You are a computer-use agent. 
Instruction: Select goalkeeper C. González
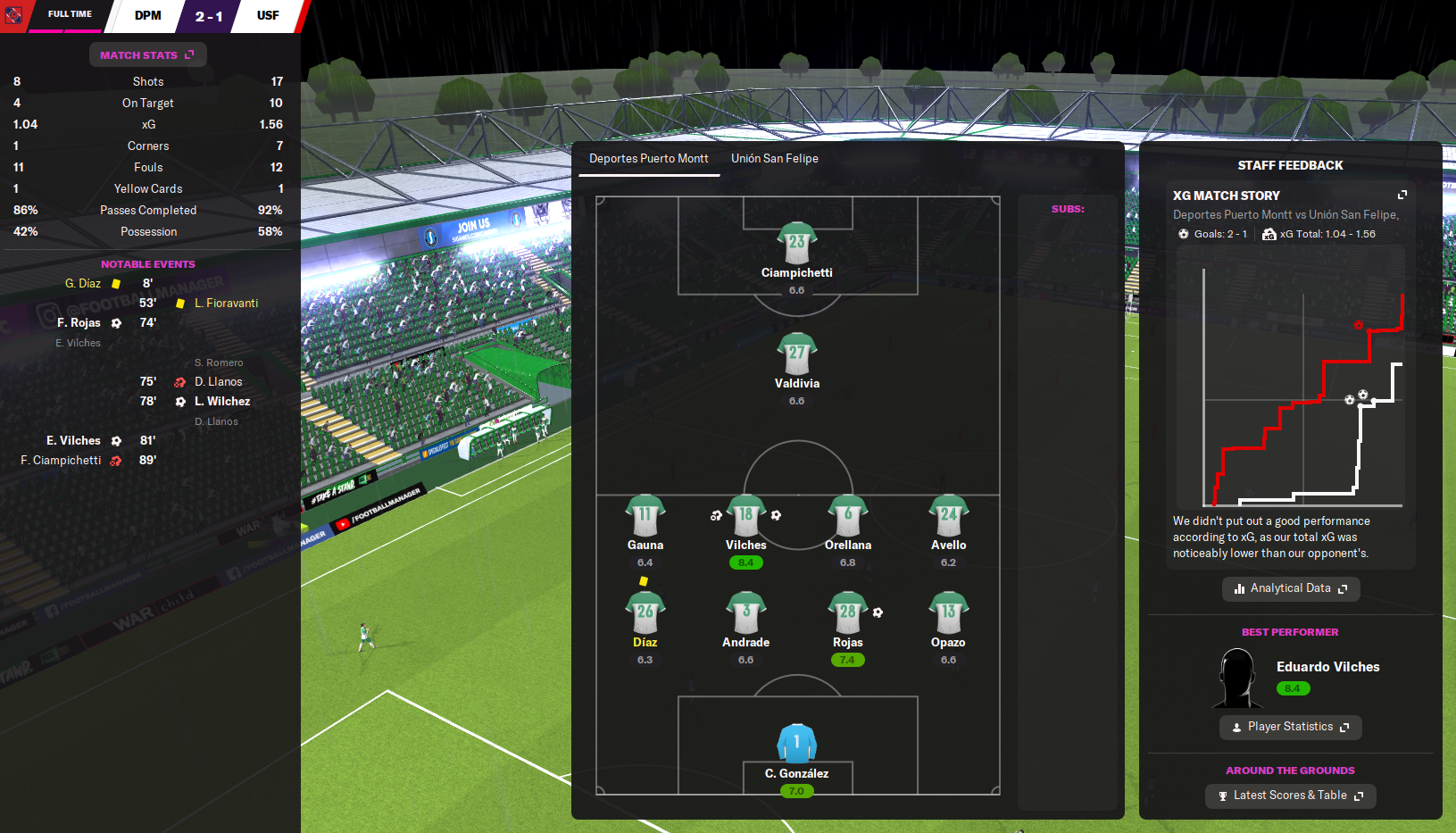click(x=796, y=743)
